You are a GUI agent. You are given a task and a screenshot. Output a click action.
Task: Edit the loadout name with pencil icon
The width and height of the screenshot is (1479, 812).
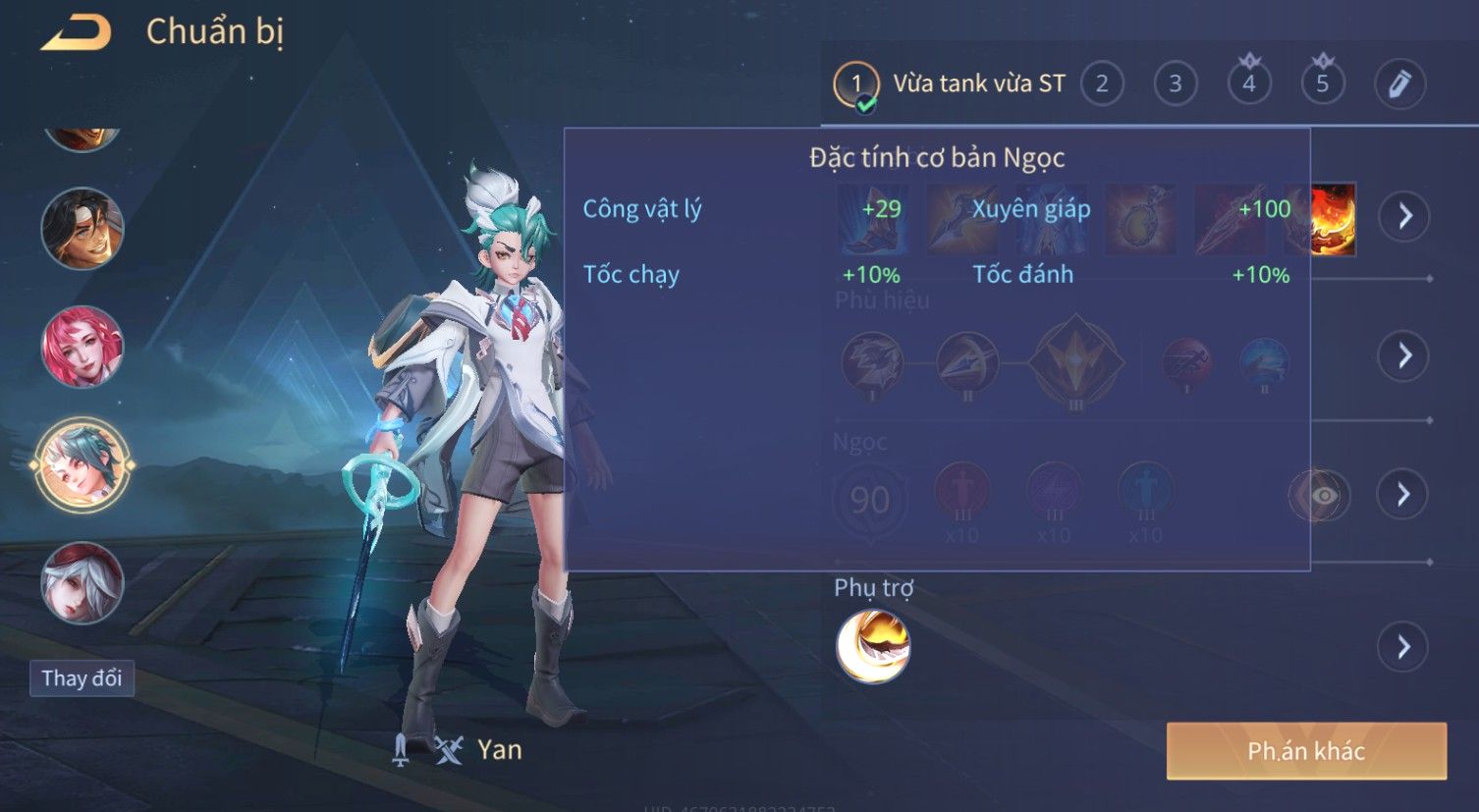1399,84
